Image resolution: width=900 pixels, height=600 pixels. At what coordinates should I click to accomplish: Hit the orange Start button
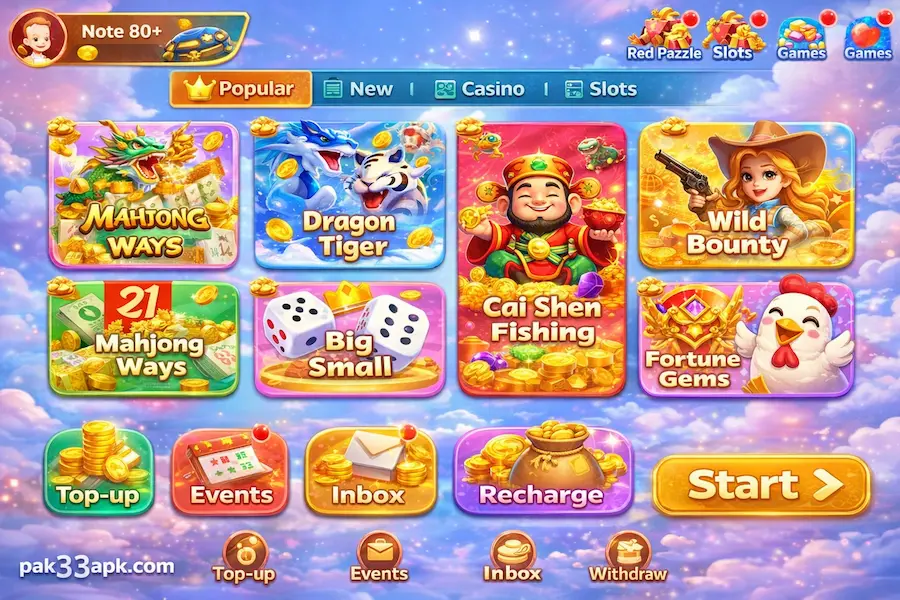[761, 485]
